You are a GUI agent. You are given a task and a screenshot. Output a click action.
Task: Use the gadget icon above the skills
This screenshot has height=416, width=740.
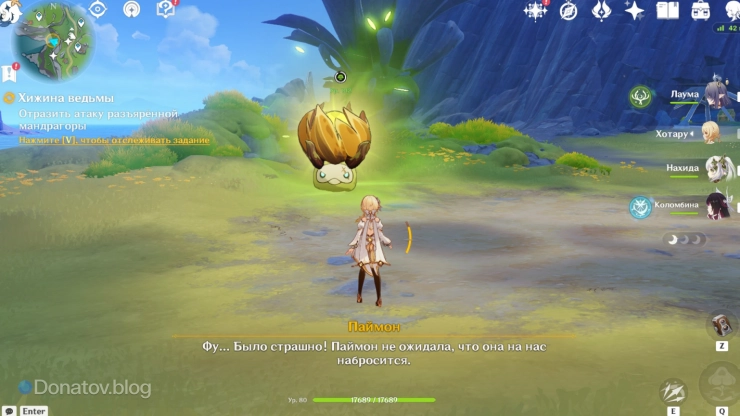click(x=720, y=325)
